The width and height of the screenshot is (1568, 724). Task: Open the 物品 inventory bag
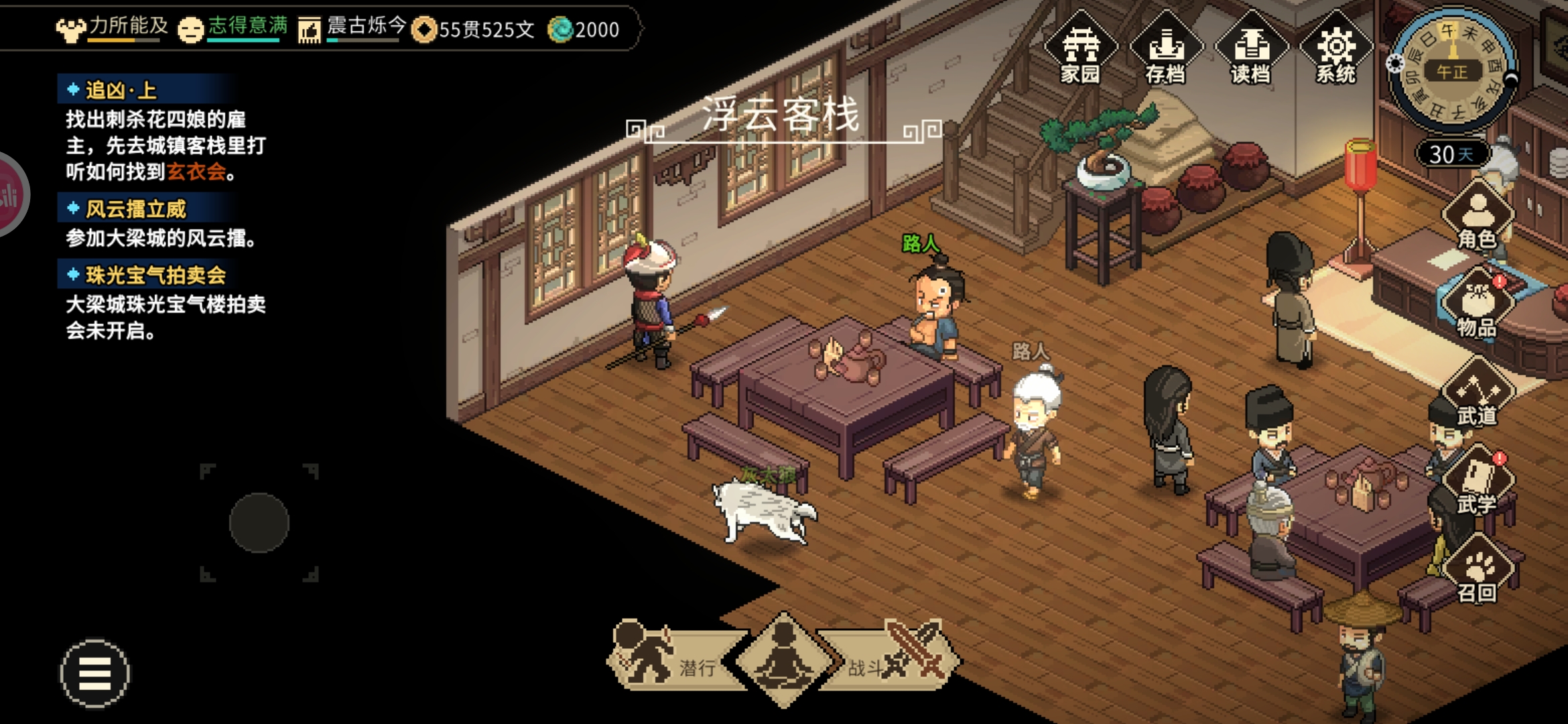1478,305
